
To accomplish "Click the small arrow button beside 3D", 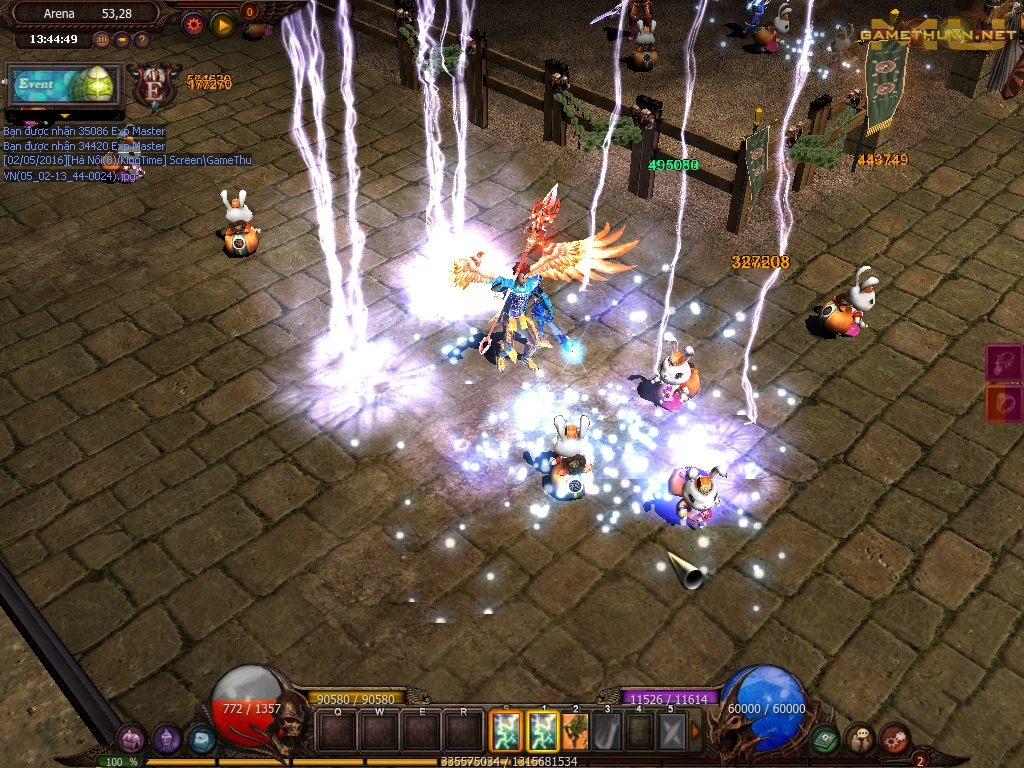I will [122, 40].
